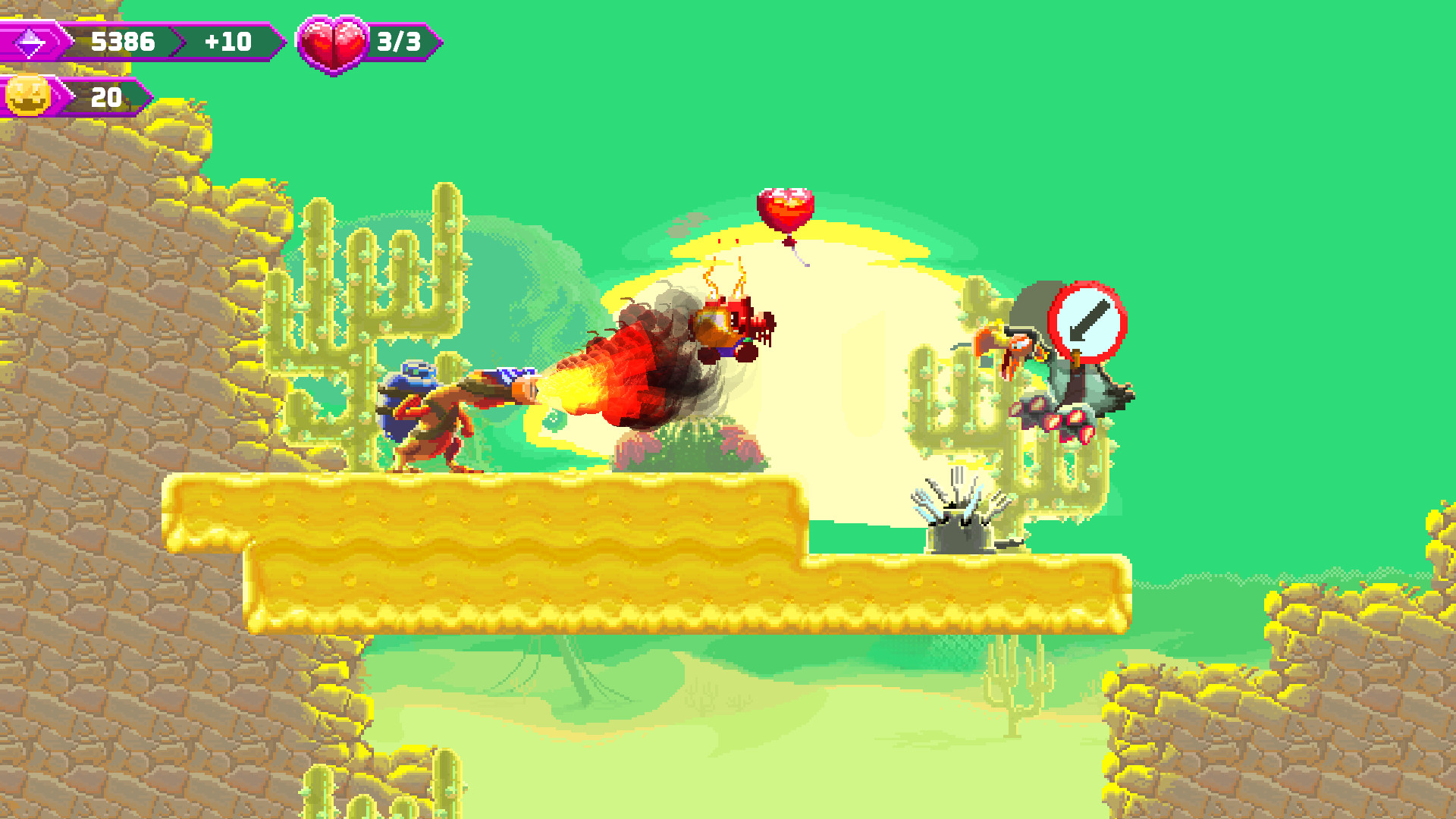Toggle the coin counter showing 20
1456x819 pixels.
pyautogui.click(x=106, y=96)
